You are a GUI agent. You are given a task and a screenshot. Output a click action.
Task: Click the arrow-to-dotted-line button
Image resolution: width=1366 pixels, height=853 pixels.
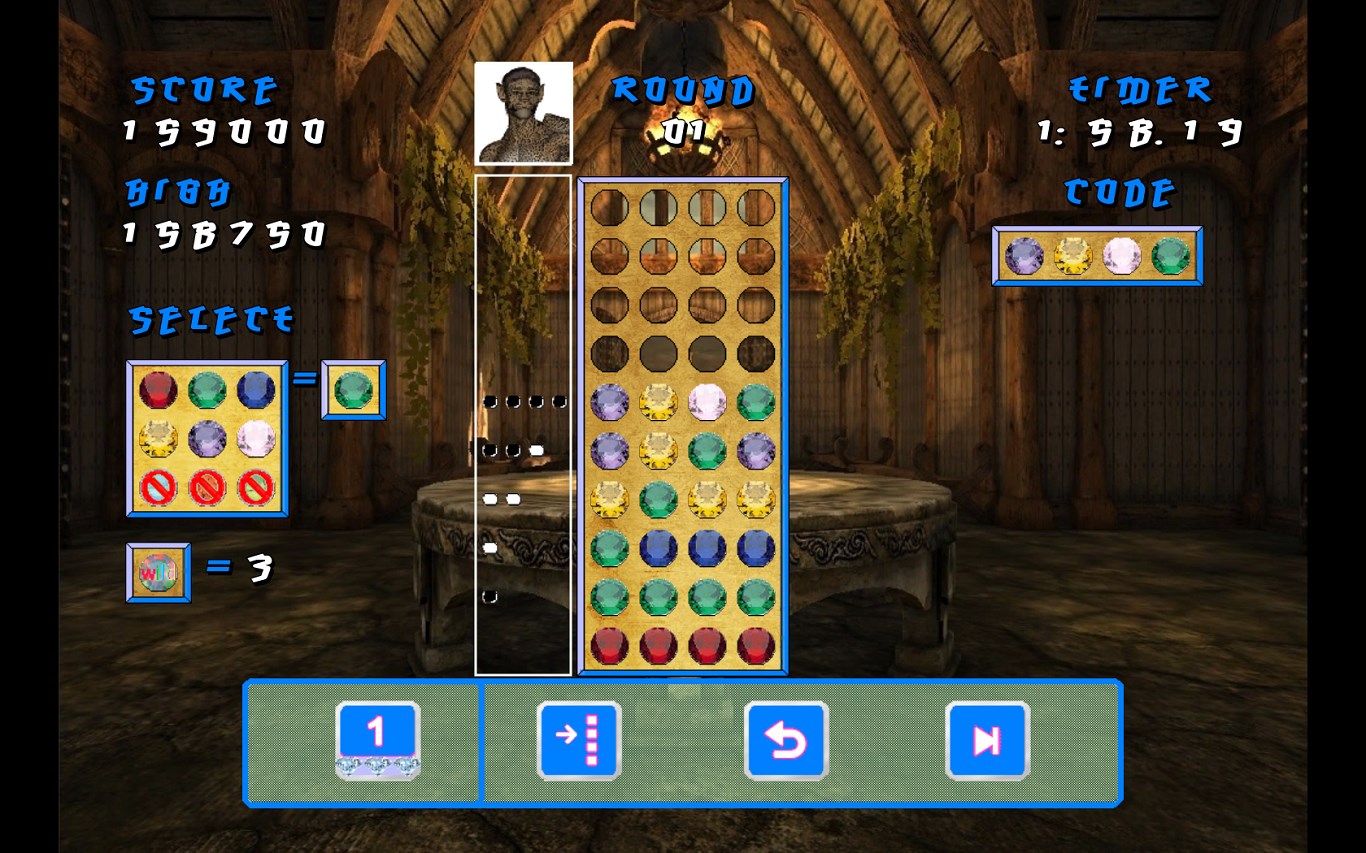click(x=579, y=740)
